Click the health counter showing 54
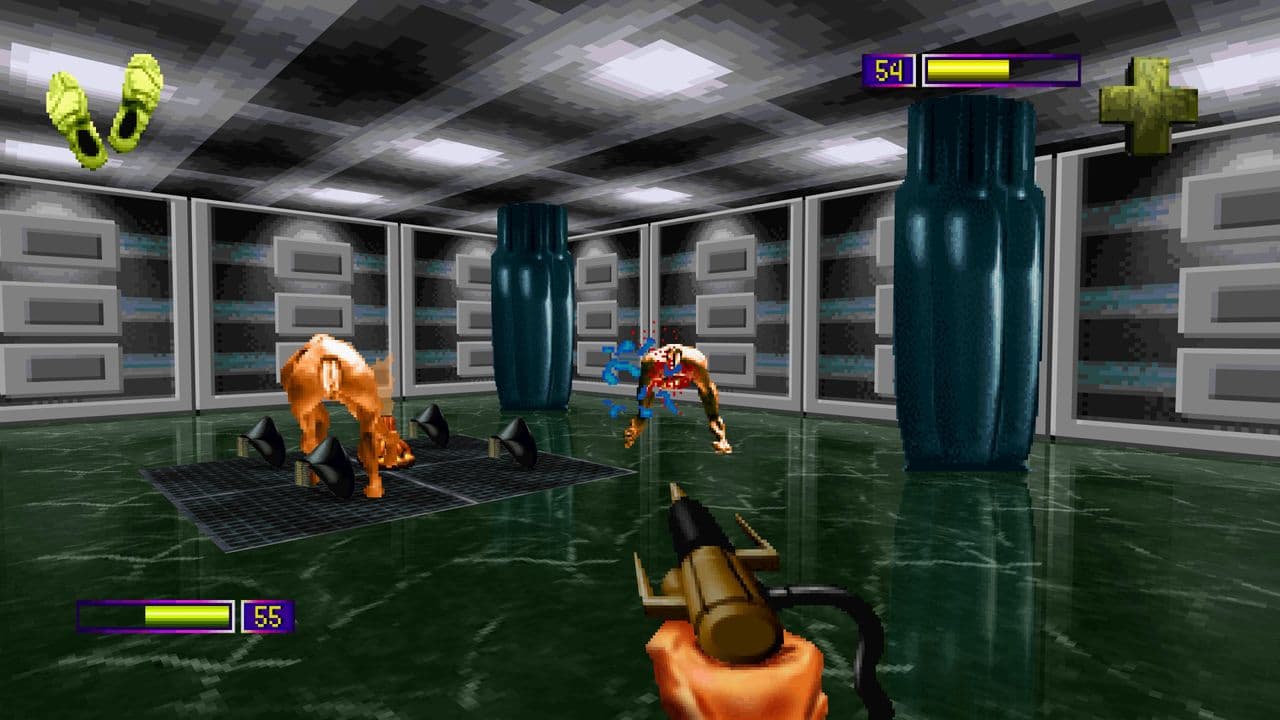The height and width of the screenshot is (720, 1280). pyautogui.click(x=888, y=70)
